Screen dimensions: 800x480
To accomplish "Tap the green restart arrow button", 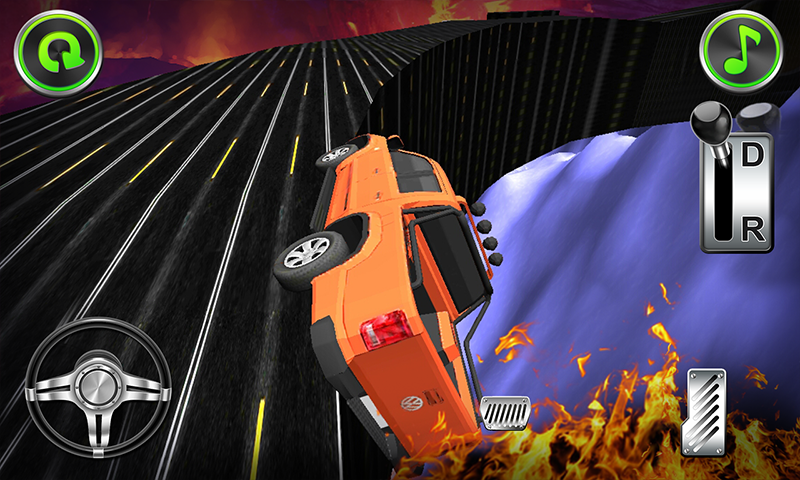I will click(x=57, y=51).
